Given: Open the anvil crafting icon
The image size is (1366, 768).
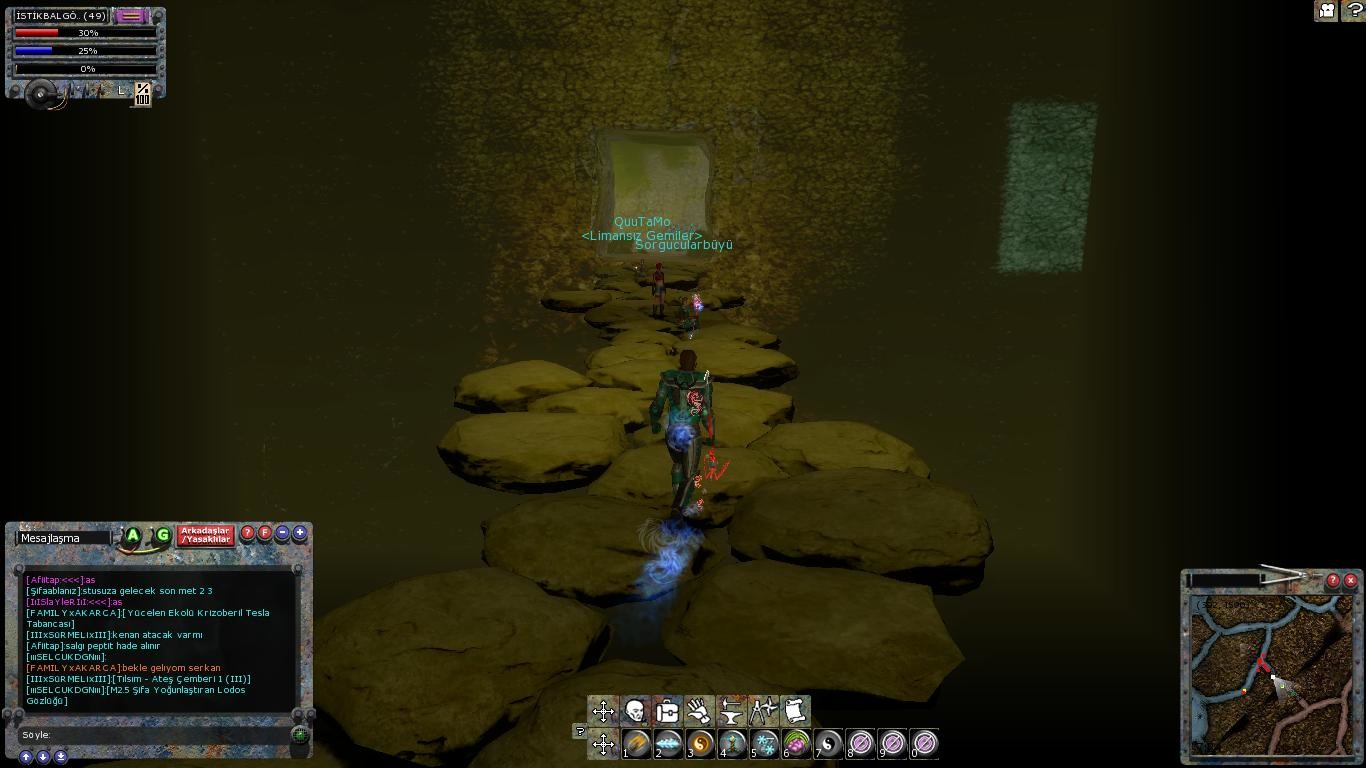Looking at the screenshot, I should [731, 711].
